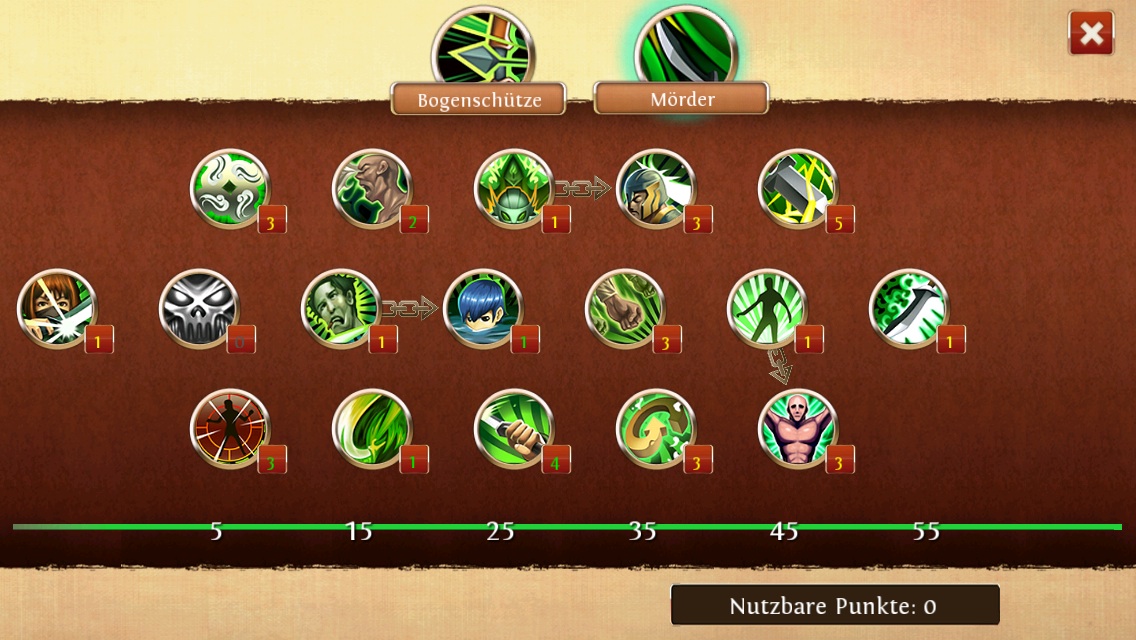Select the green swirling wind skill
This screenshot has width=1136, height=640.
[230, 188]
